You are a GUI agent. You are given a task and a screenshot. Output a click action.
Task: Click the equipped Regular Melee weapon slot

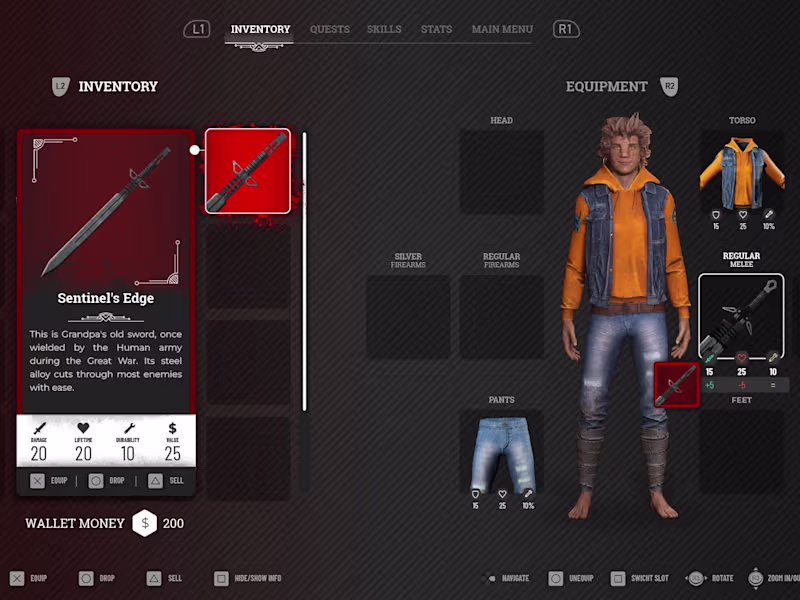(x=741, y=315)
